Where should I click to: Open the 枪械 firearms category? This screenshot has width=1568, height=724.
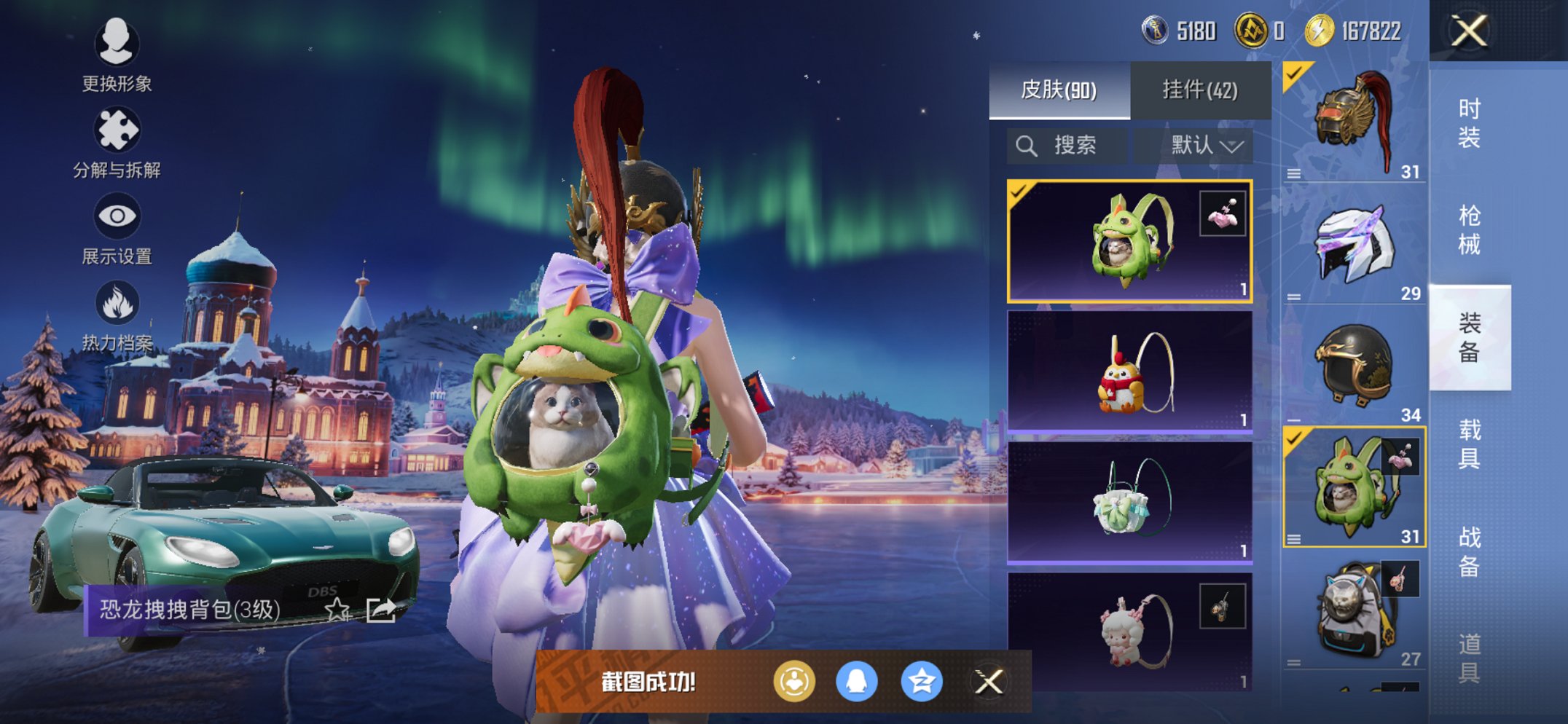point(1469,230)
